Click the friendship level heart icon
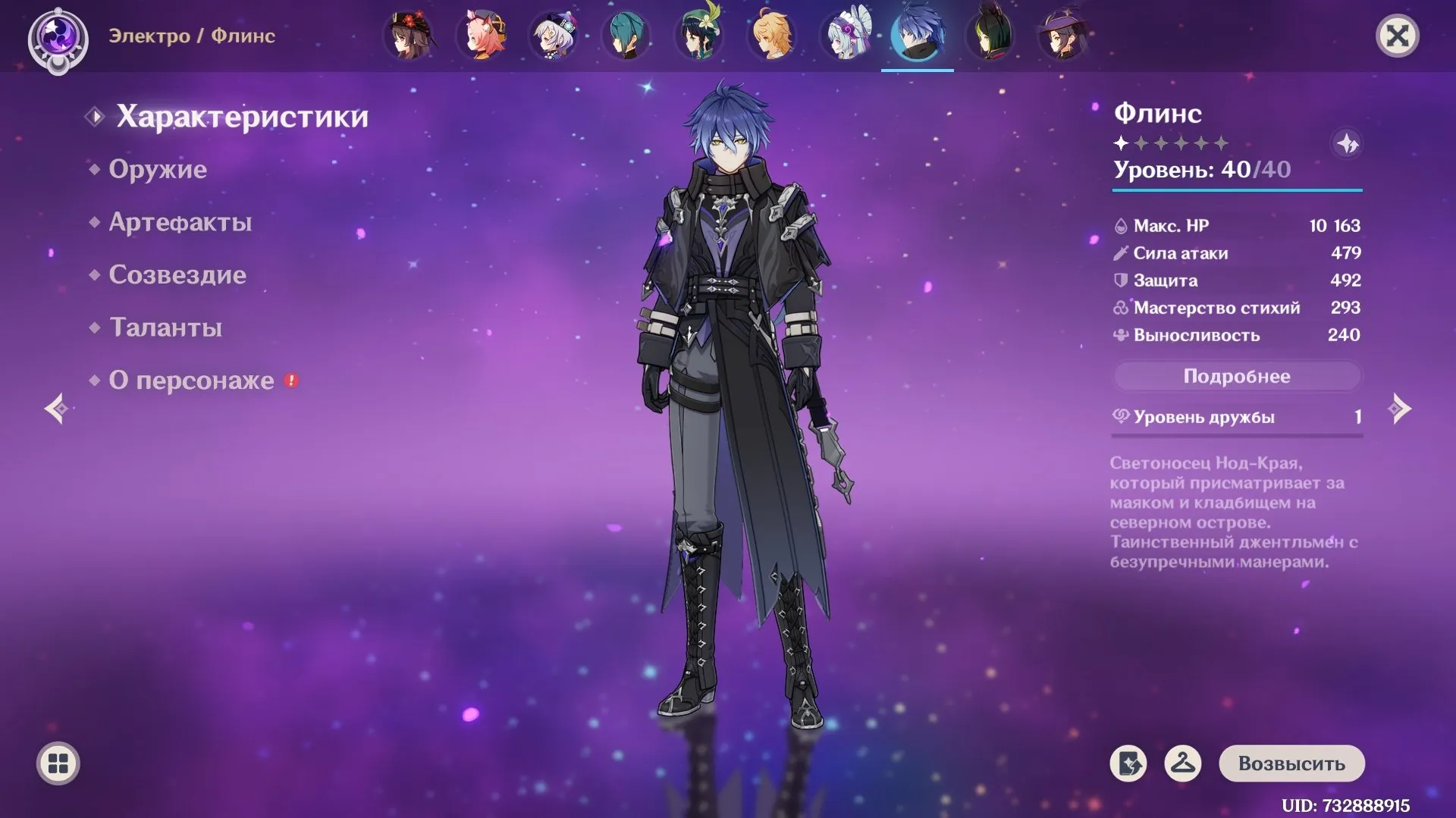1456x818 pixels. coord(1120,416)
